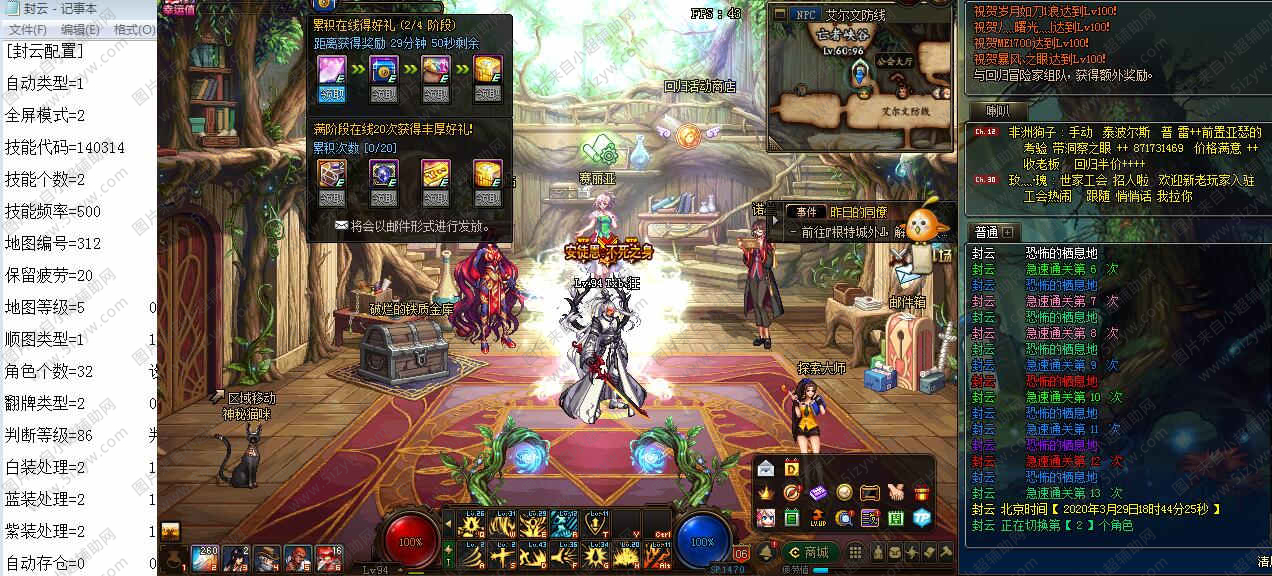Open the 编辑(E) menu in Notepad
The image size is (1272, 576).
tap(80, 30)
